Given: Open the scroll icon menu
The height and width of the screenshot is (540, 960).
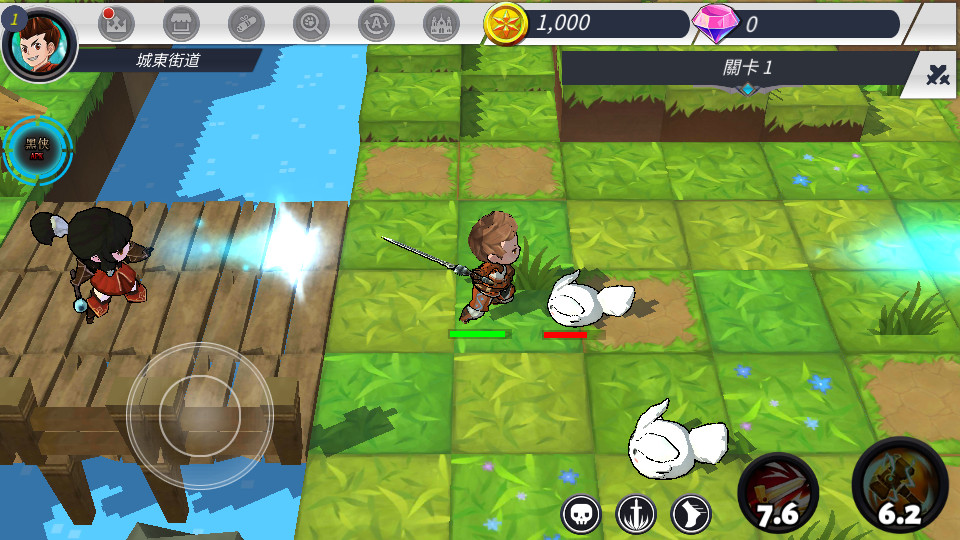Looking at the screenshot, I should (x=246, y=22).
